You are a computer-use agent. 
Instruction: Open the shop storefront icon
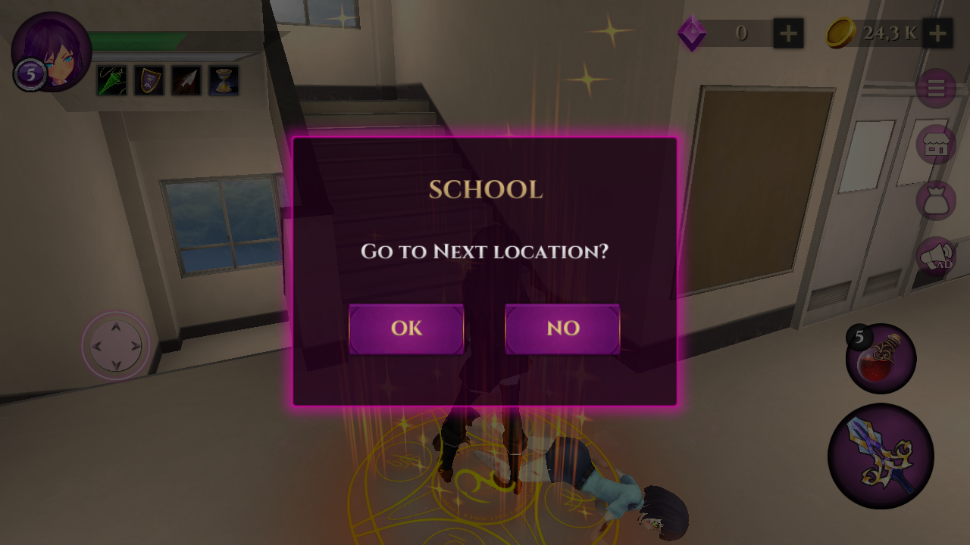point(936,144)
